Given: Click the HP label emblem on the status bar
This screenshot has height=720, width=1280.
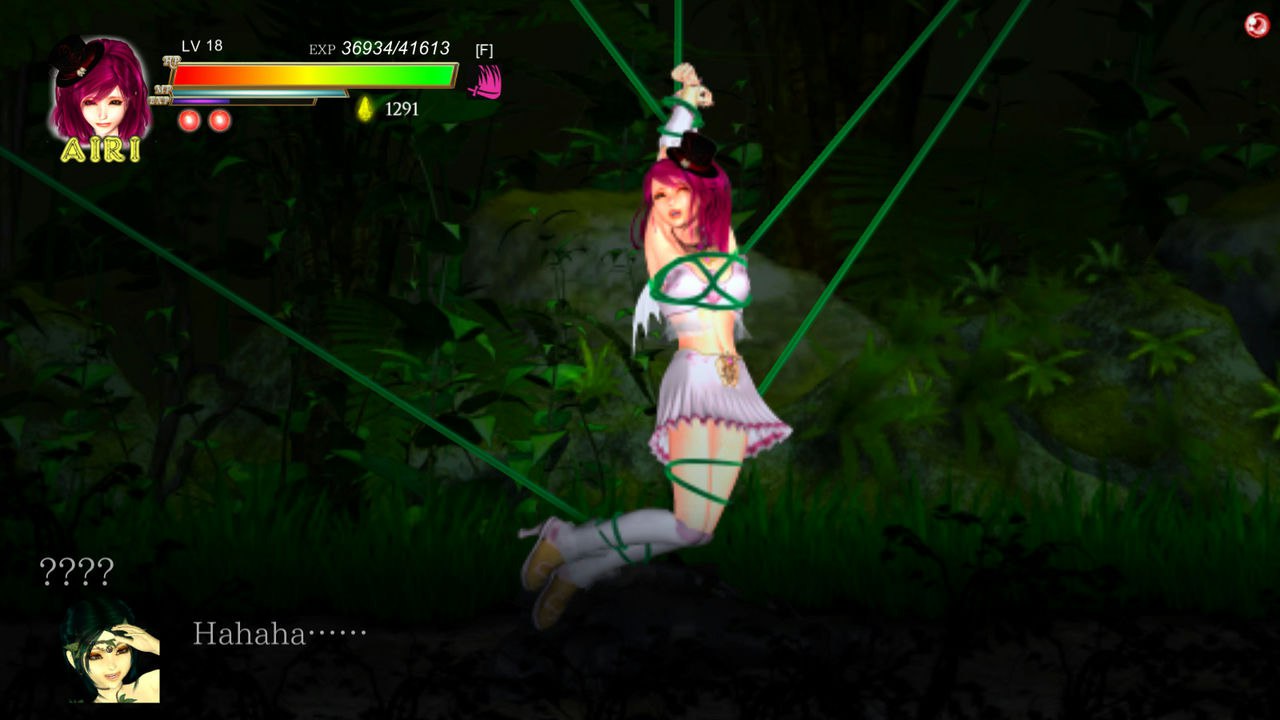Looking at the screenshot, I should (169, 62).
